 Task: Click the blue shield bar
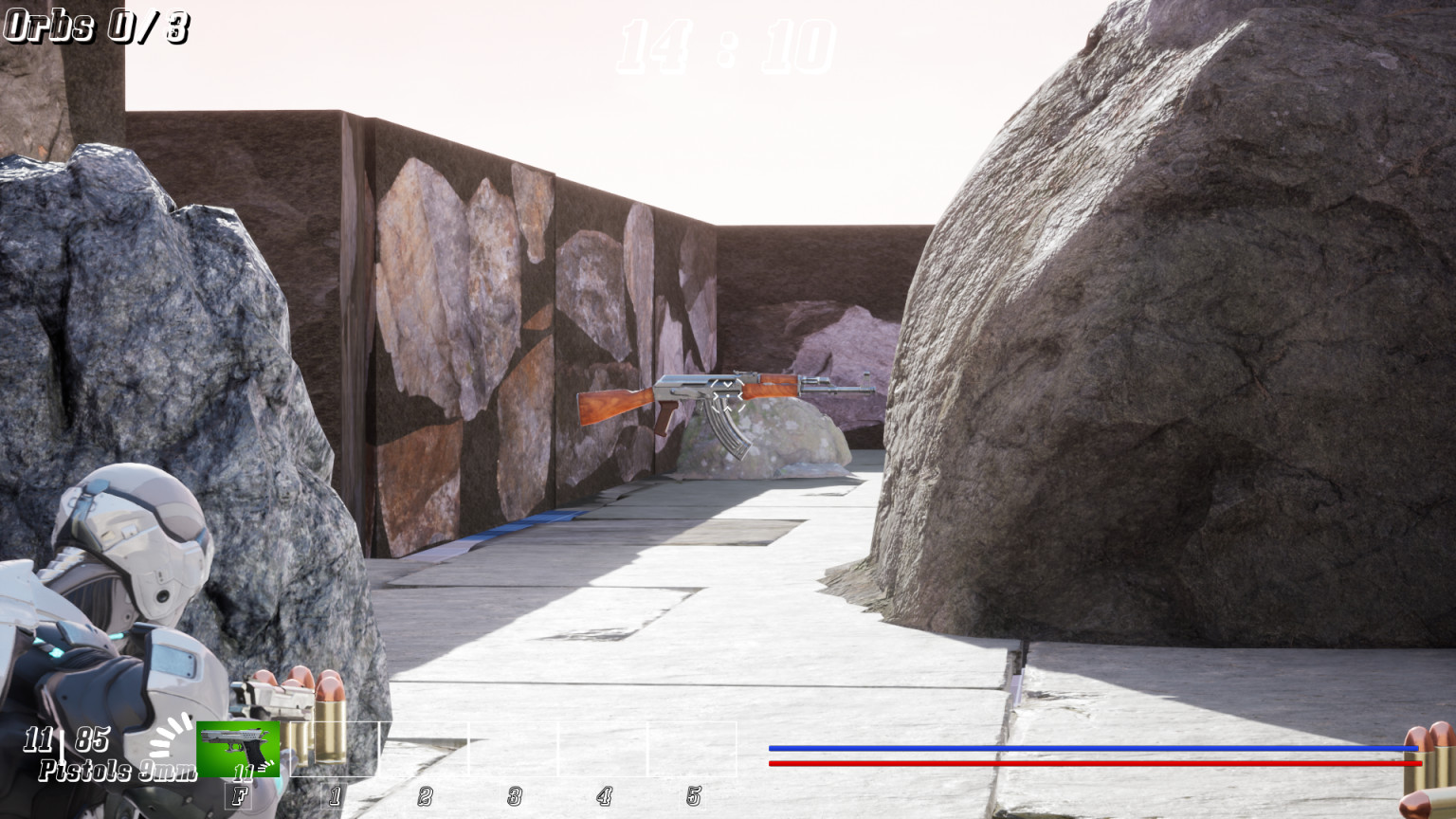[x=1090, y=749]
